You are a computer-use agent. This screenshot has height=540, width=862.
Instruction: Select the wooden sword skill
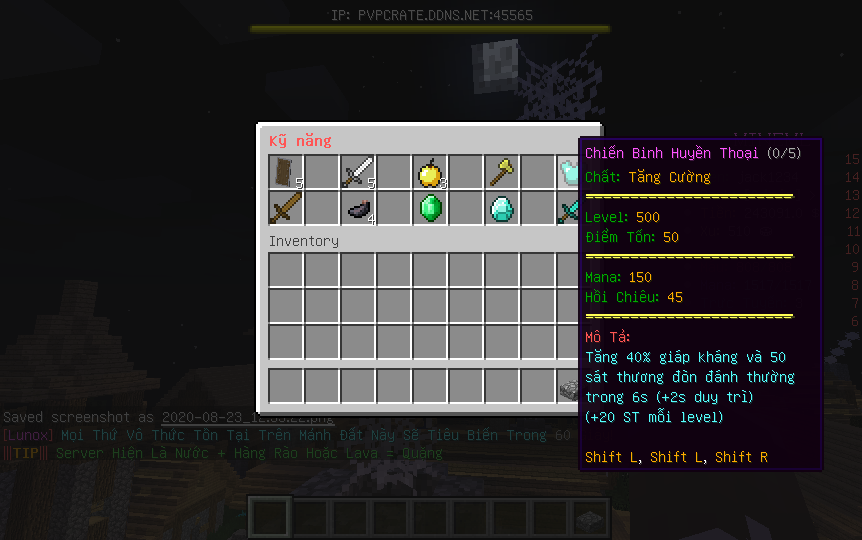[x=286, y=209]
